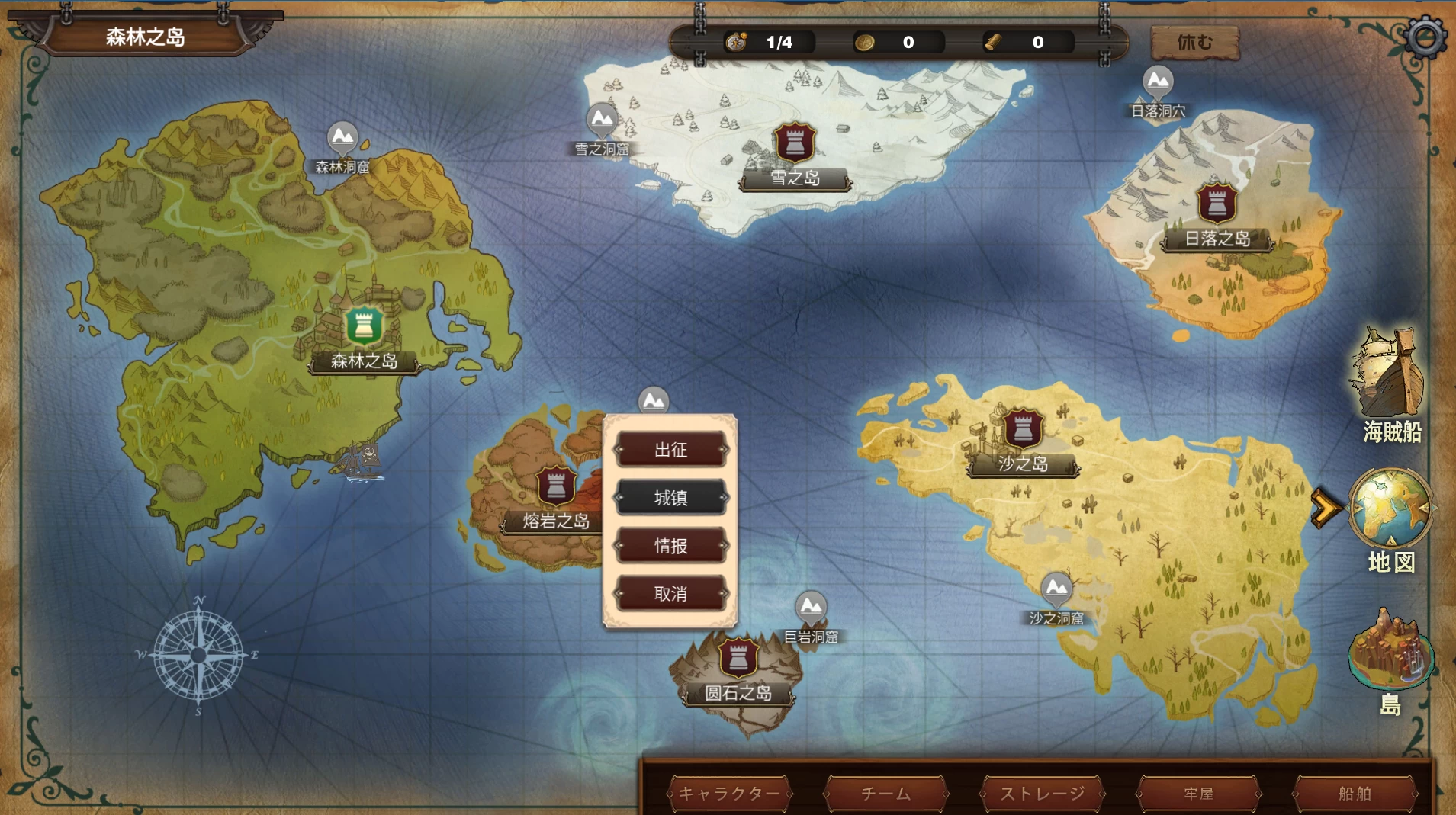Select the 日落之岛 fortress emblem
Screen dimensions: 1456x815
point(1216,201)
